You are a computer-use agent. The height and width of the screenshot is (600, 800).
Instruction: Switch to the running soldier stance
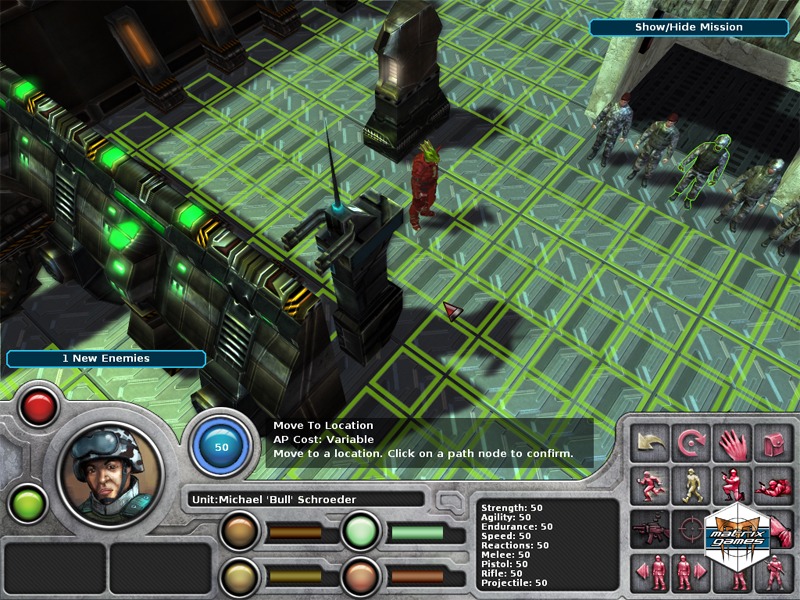[650, 485]
